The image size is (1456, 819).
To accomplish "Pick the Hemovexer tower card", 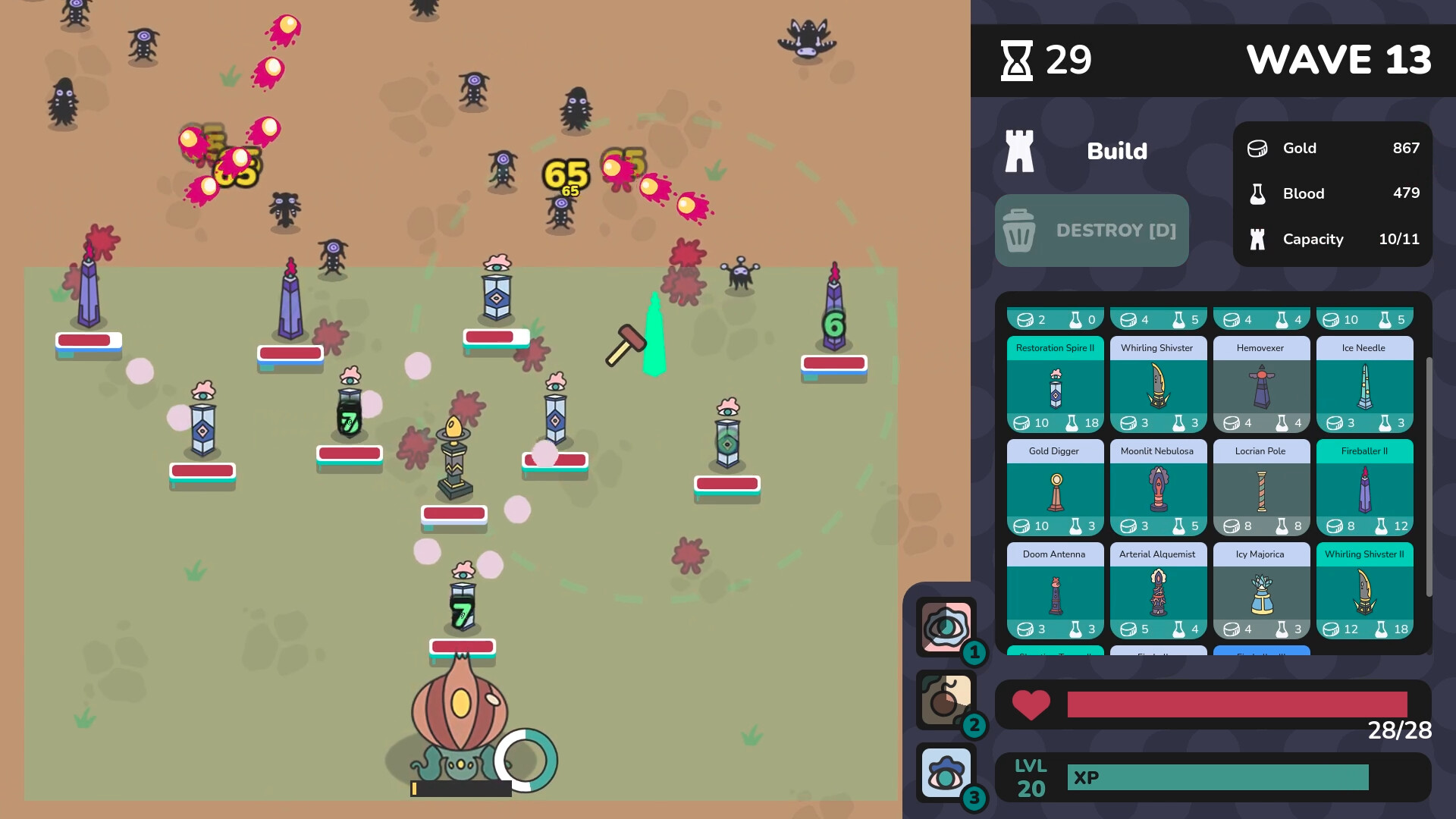I will point(1261,383).
